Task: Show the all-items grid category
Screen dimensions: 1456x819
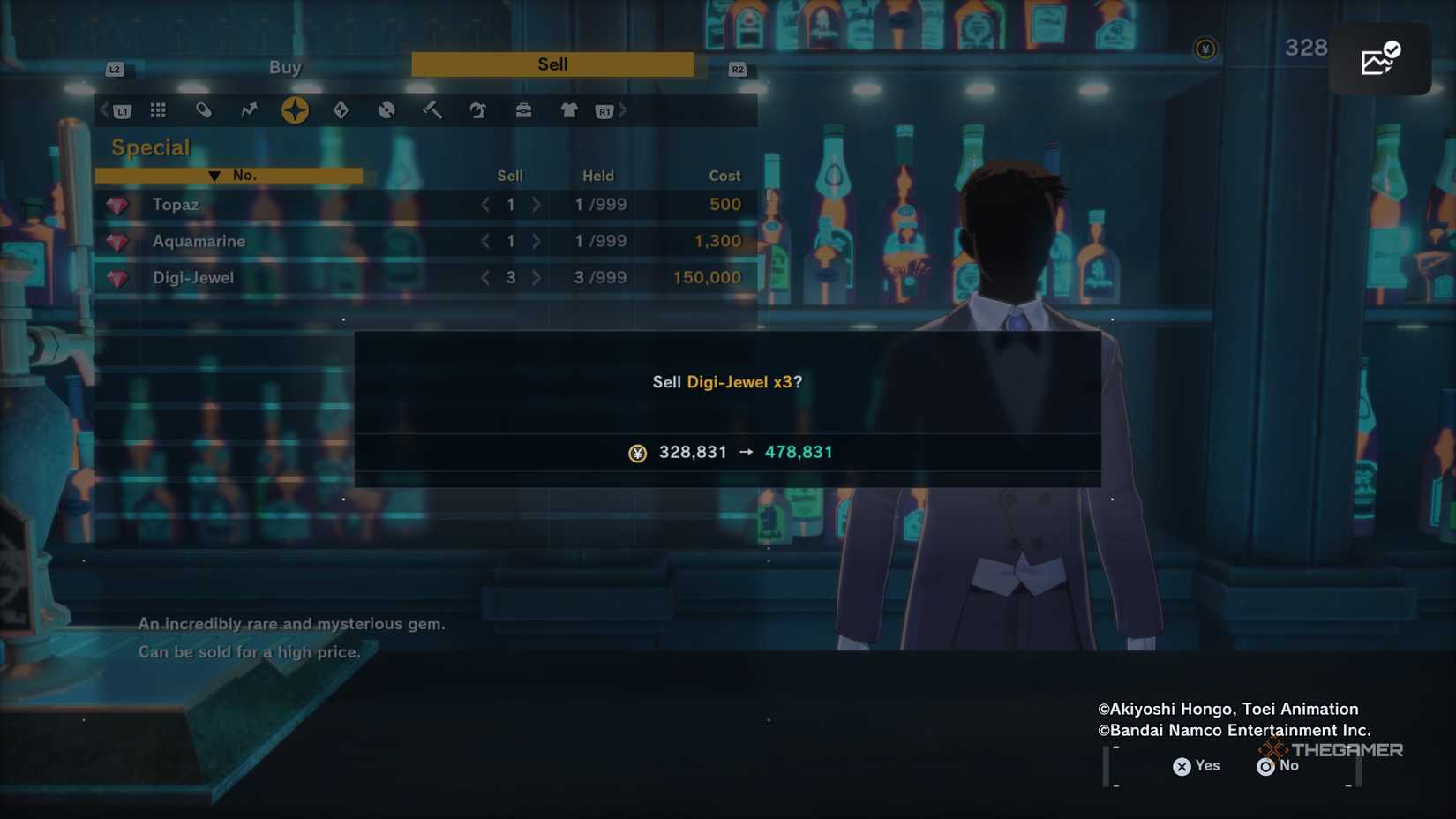Action: pos(158,110)
